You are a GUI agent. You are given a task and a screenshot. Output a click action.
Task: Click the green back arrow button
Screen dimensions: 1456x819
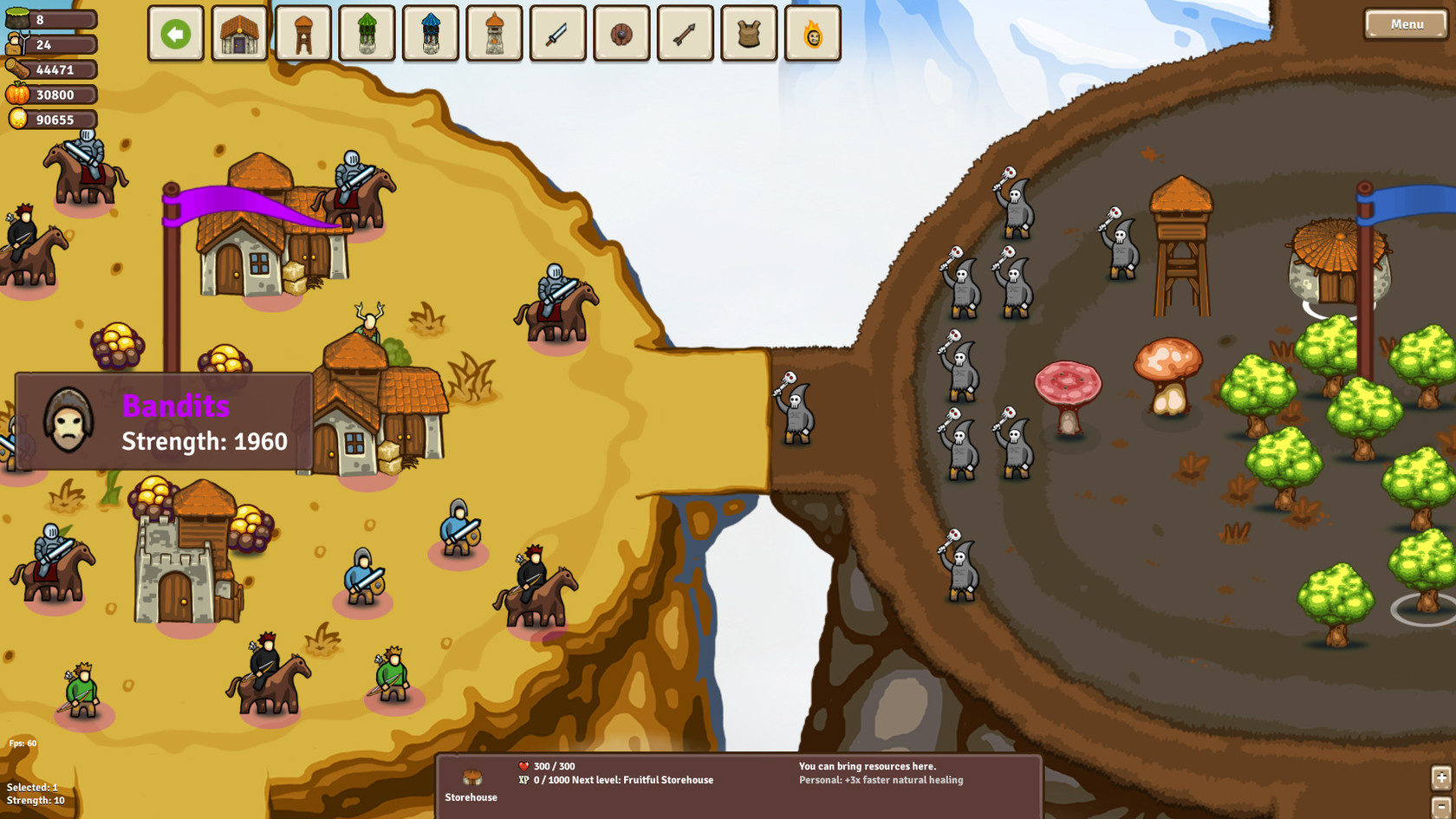[x=176, y=33]
